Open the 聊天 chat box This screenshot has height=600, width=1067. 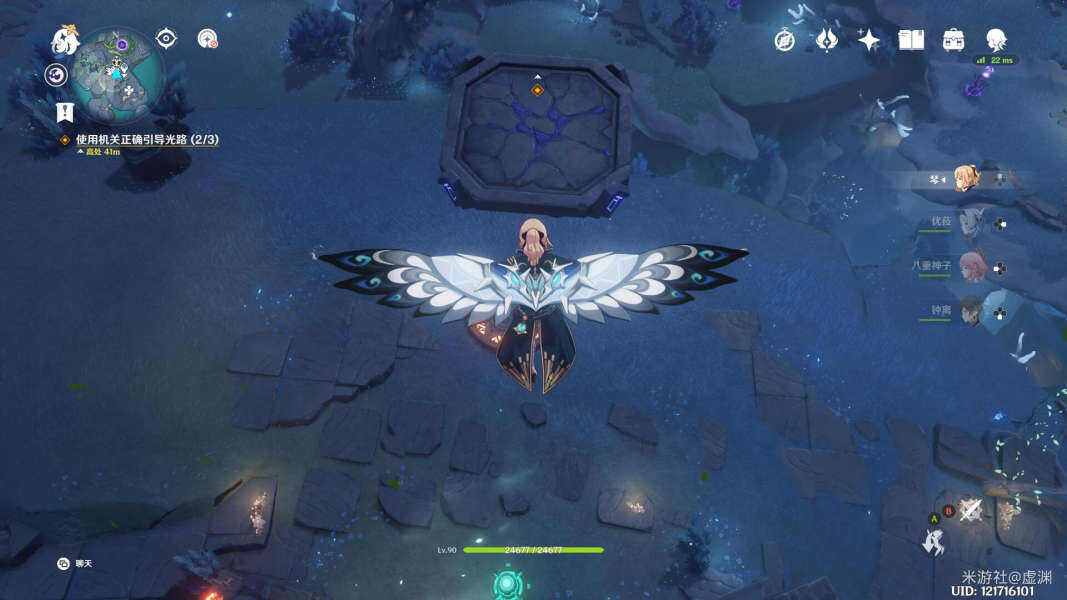coord(76,564)
